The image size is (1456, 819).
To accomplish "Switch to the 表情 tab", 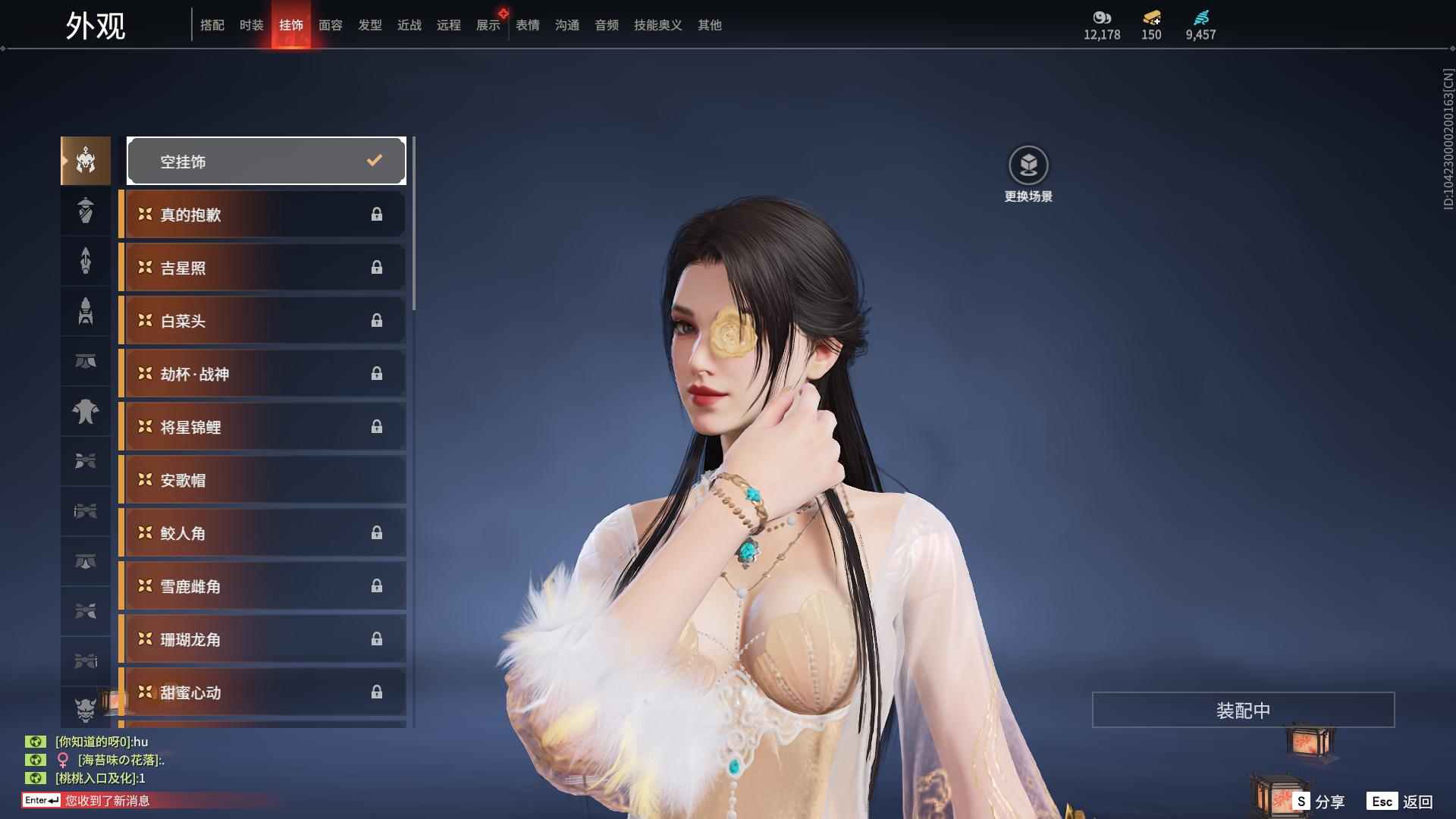I will pos(527,25).
